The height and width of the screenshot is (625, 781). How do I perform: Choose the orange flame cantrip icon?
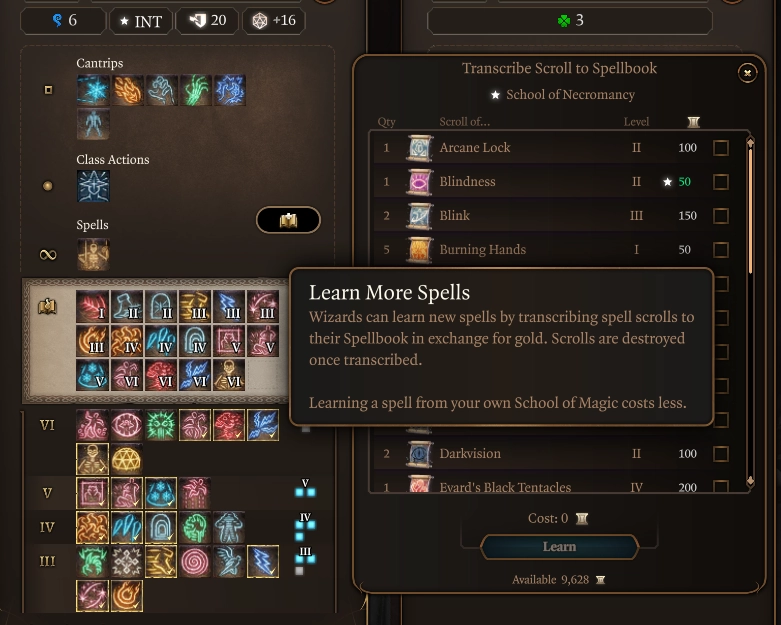128,90
